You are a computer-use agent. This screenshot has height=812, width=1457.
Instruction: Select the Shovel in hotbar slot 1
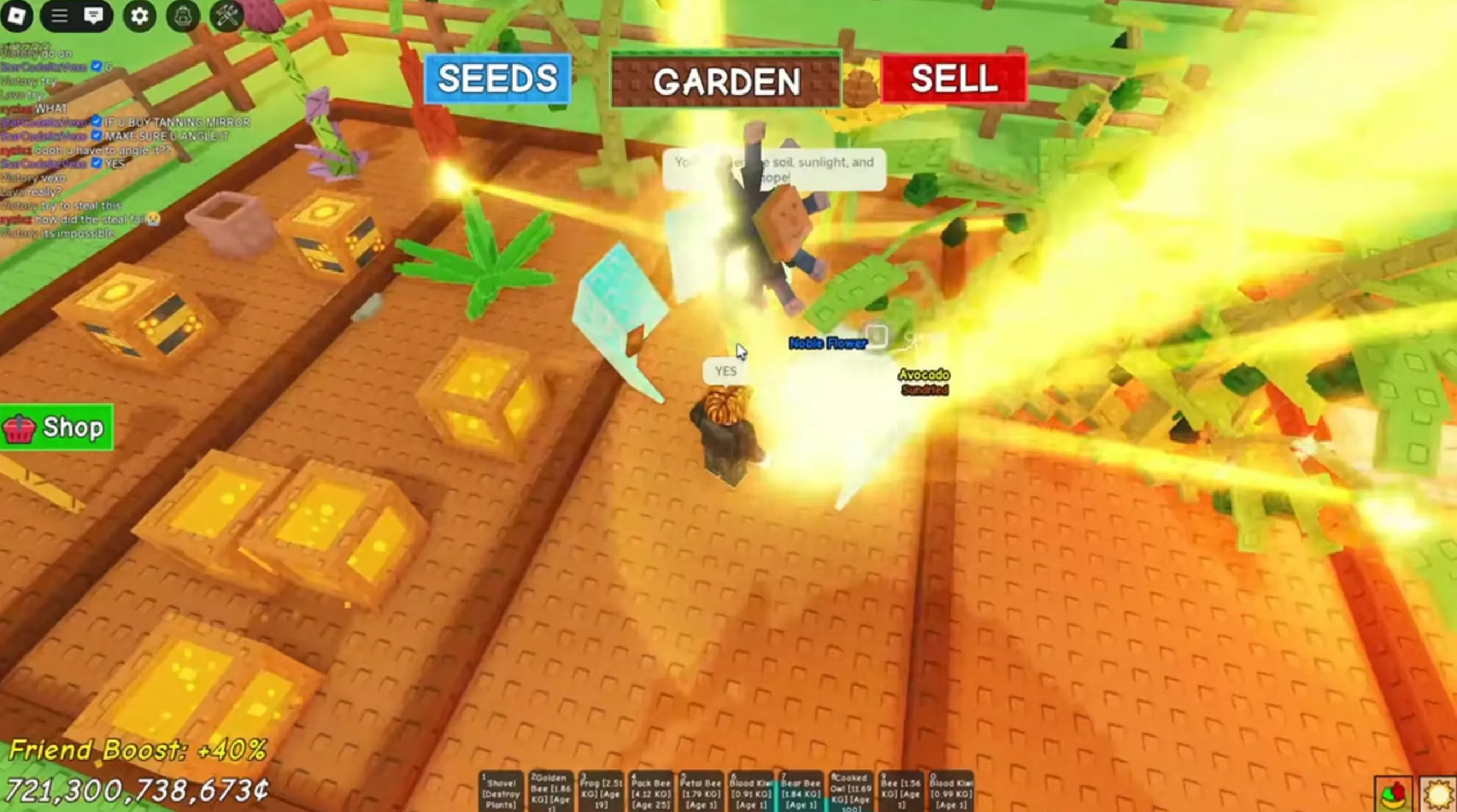(501, 792)
